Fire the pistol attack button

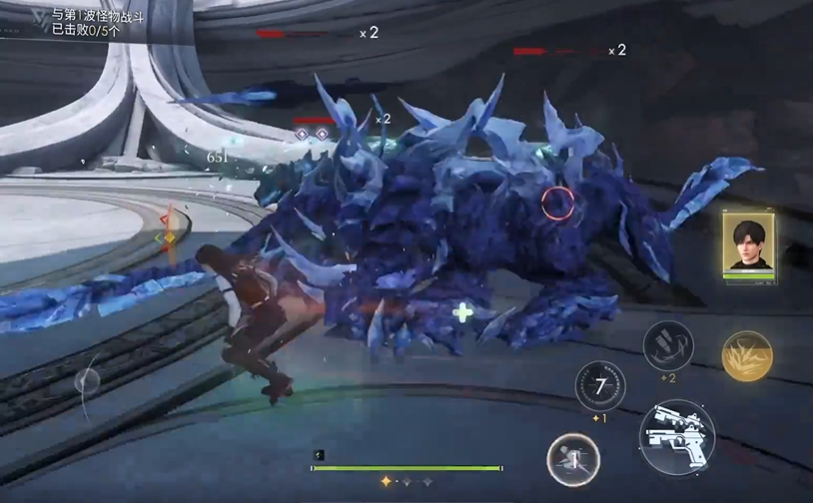click(676, 437)
